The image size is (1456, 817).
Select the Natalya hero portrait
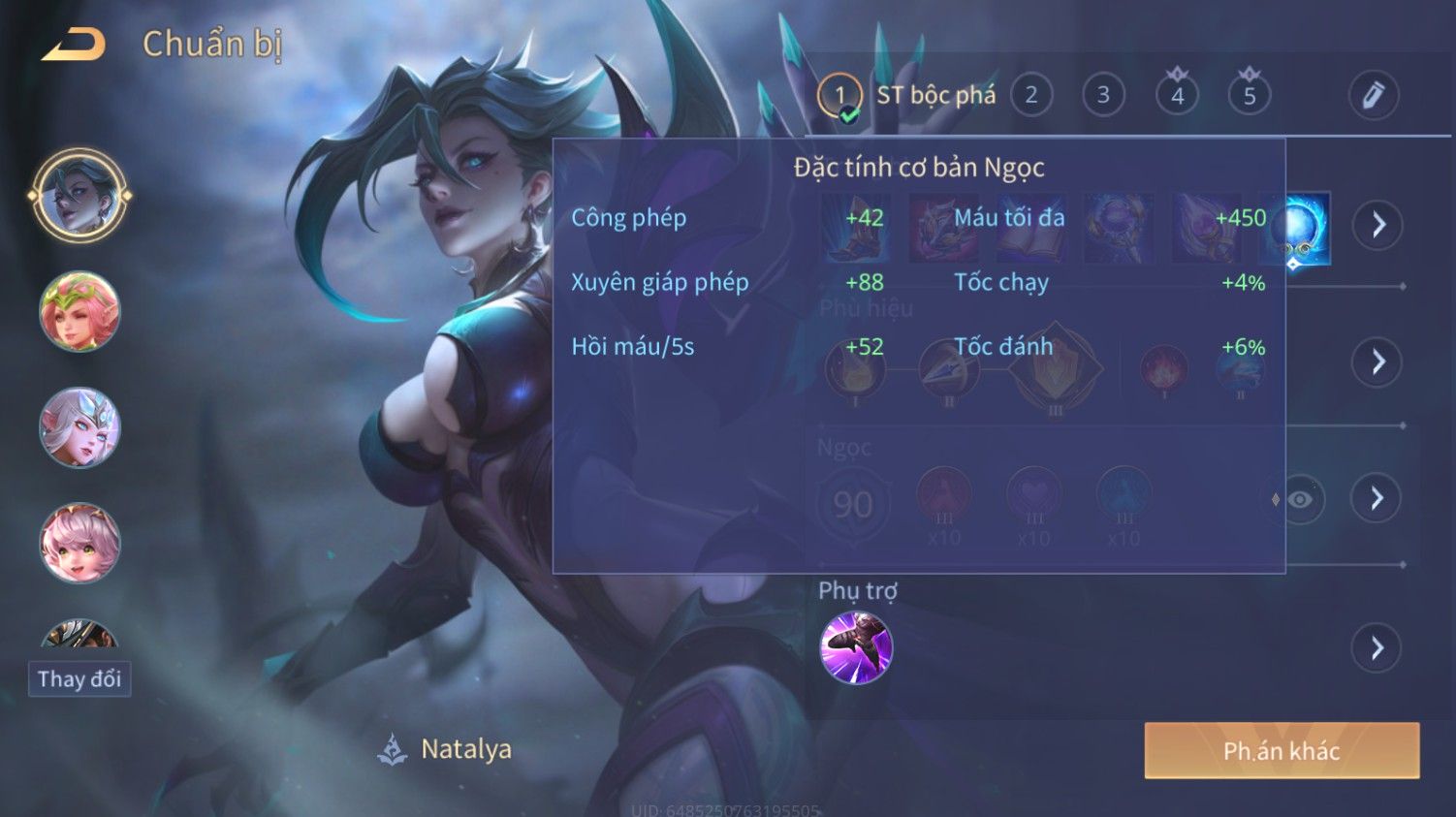79,195
